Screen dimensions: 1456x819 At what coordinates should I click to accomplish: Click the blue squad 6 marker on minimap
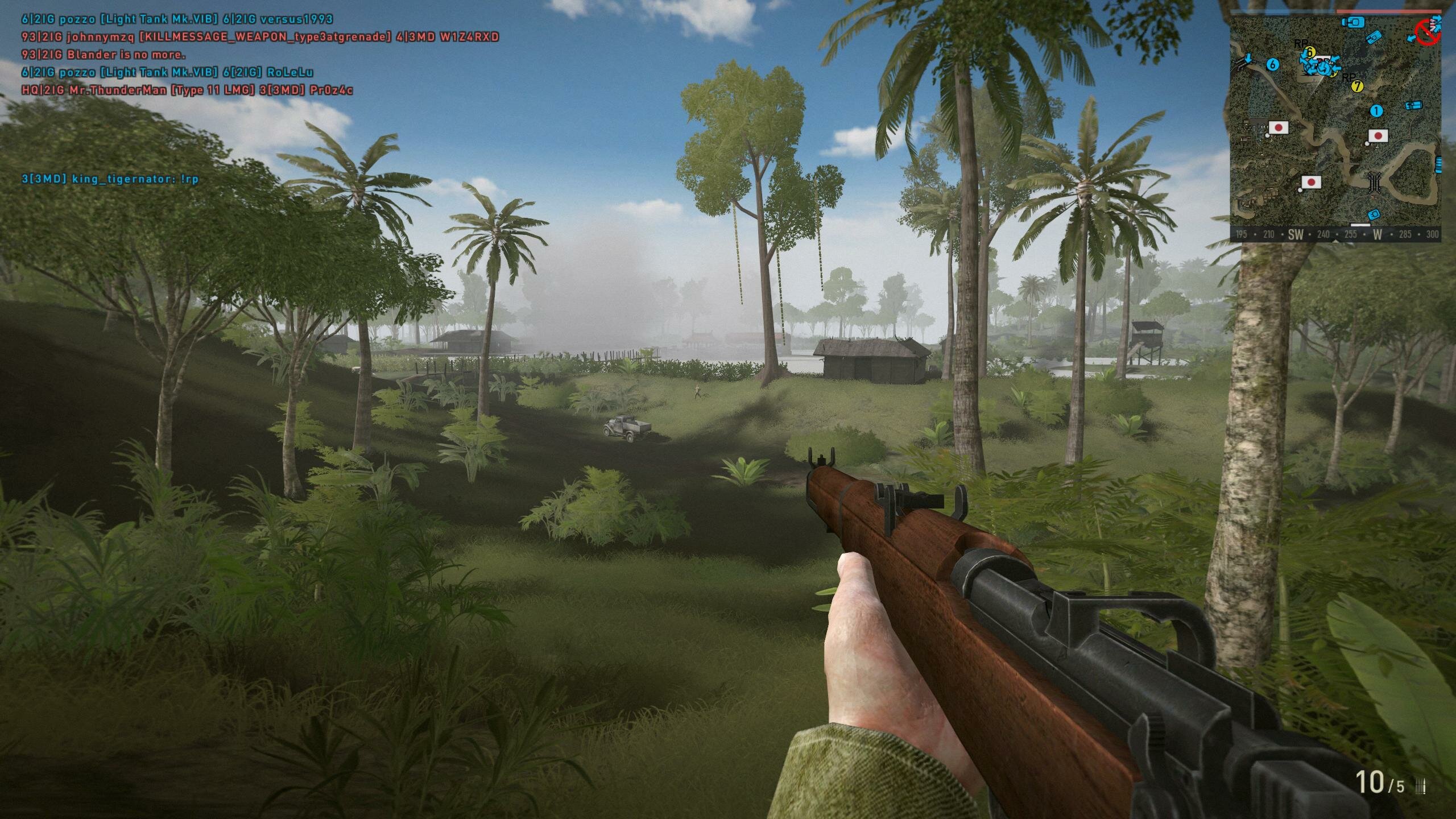point(1273,64)
